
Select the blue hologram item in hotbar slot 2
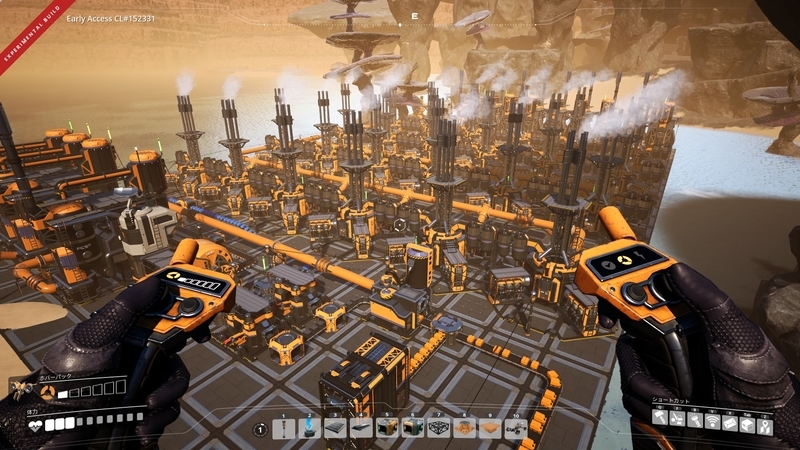tap(309, 428)
